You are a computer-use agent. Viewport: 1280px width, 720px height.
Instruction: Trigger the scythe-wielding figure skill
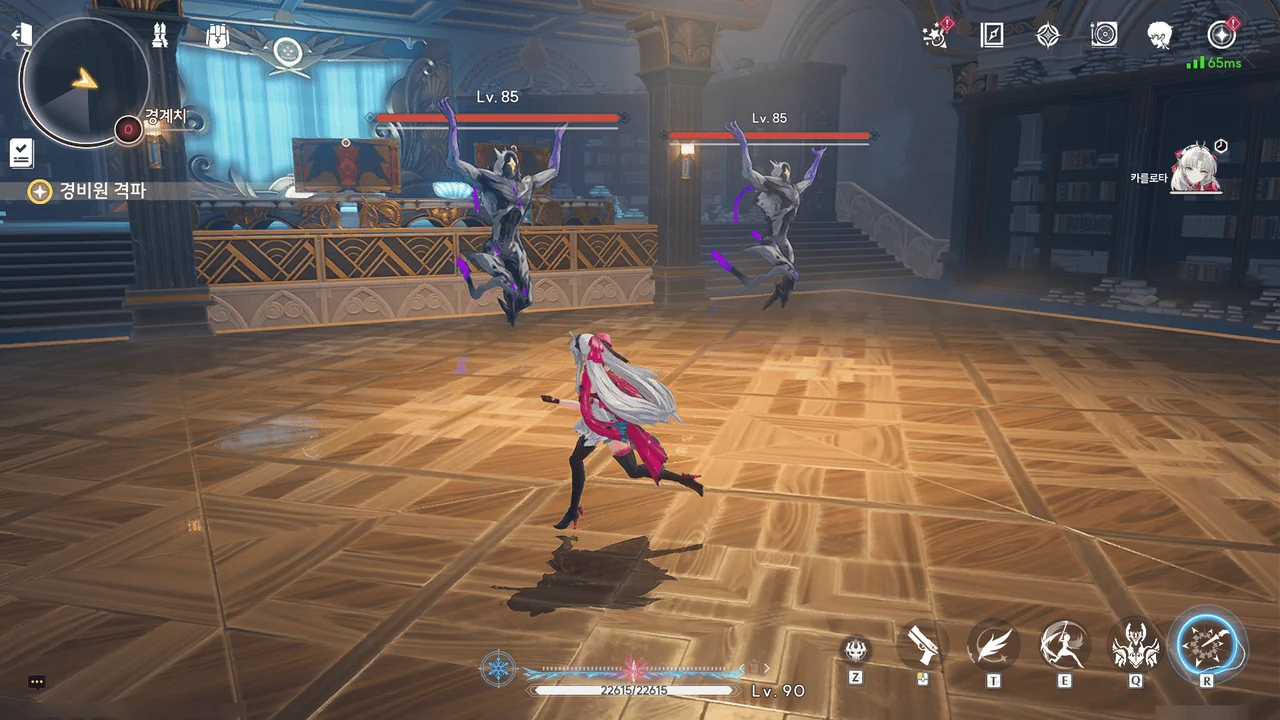point(1064,645)
